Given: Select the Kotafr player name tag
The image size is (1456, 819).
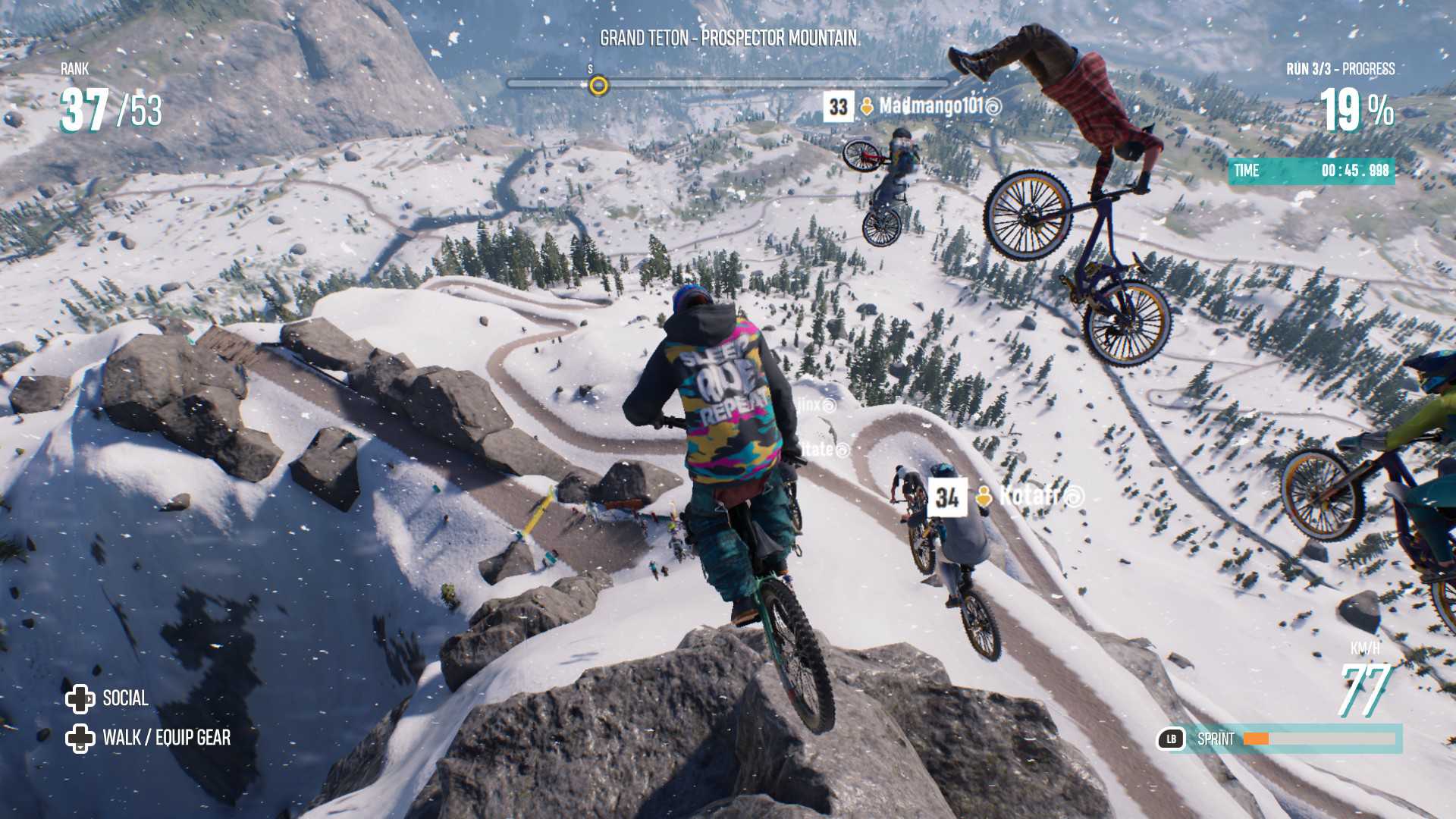Looking at the screenshot, I should [1029, 497].
